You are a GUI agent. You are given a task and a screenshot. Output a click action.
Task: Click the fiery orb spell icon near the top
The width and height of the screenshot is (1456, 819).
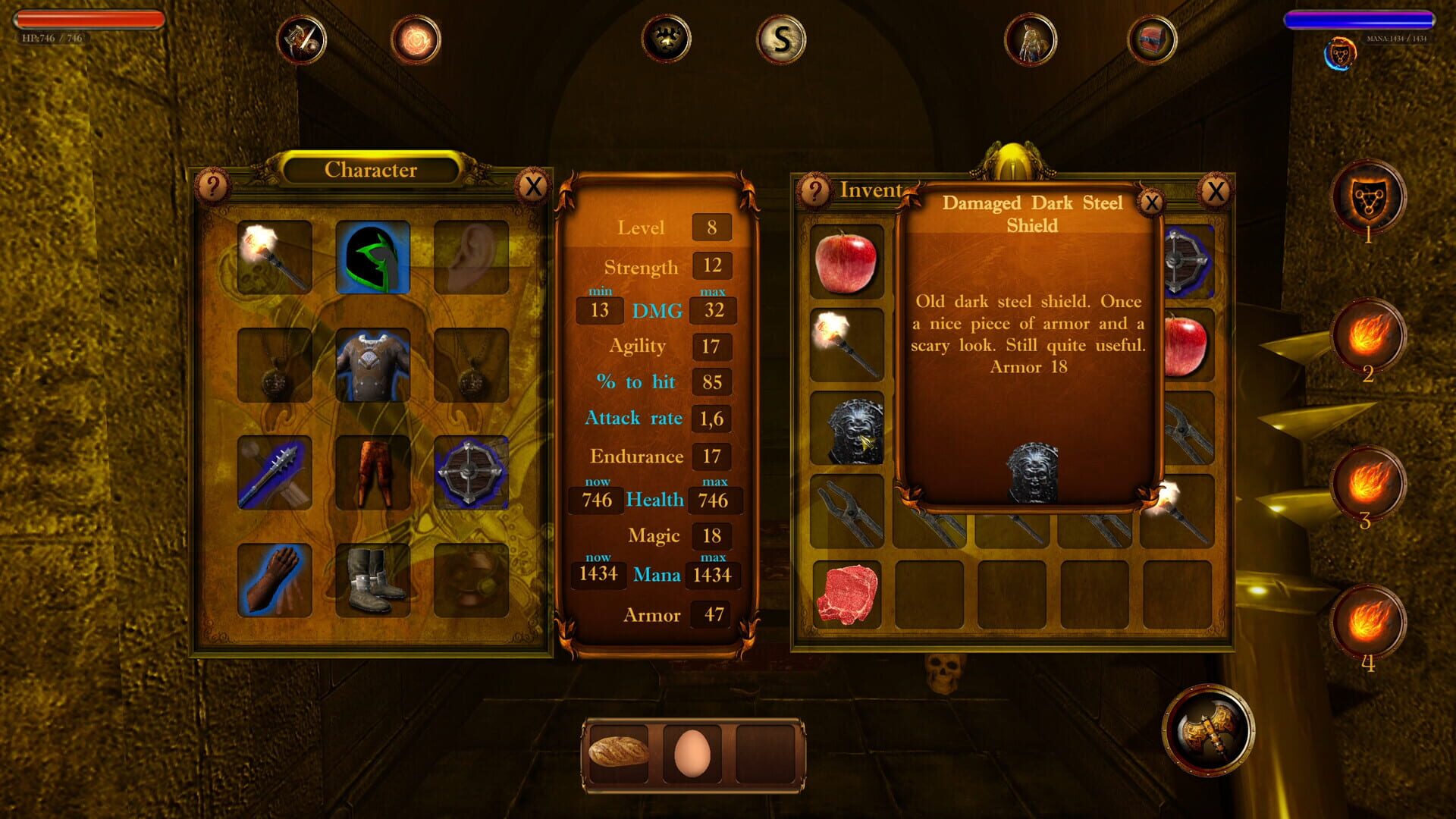[x=414, y=39]
